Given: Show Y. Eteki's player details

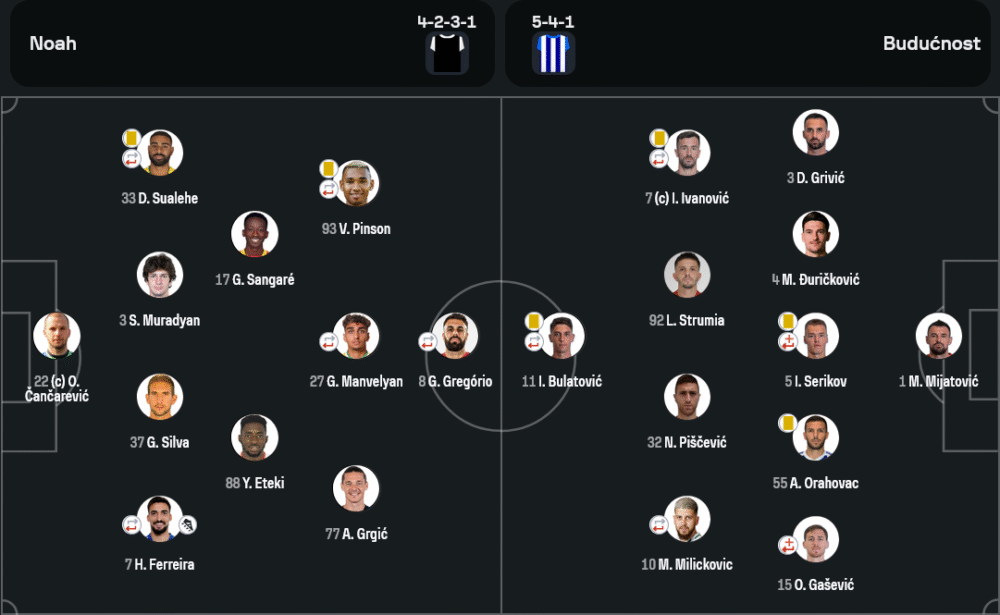Looking at the screenshot, I should (x=254, y=438).
